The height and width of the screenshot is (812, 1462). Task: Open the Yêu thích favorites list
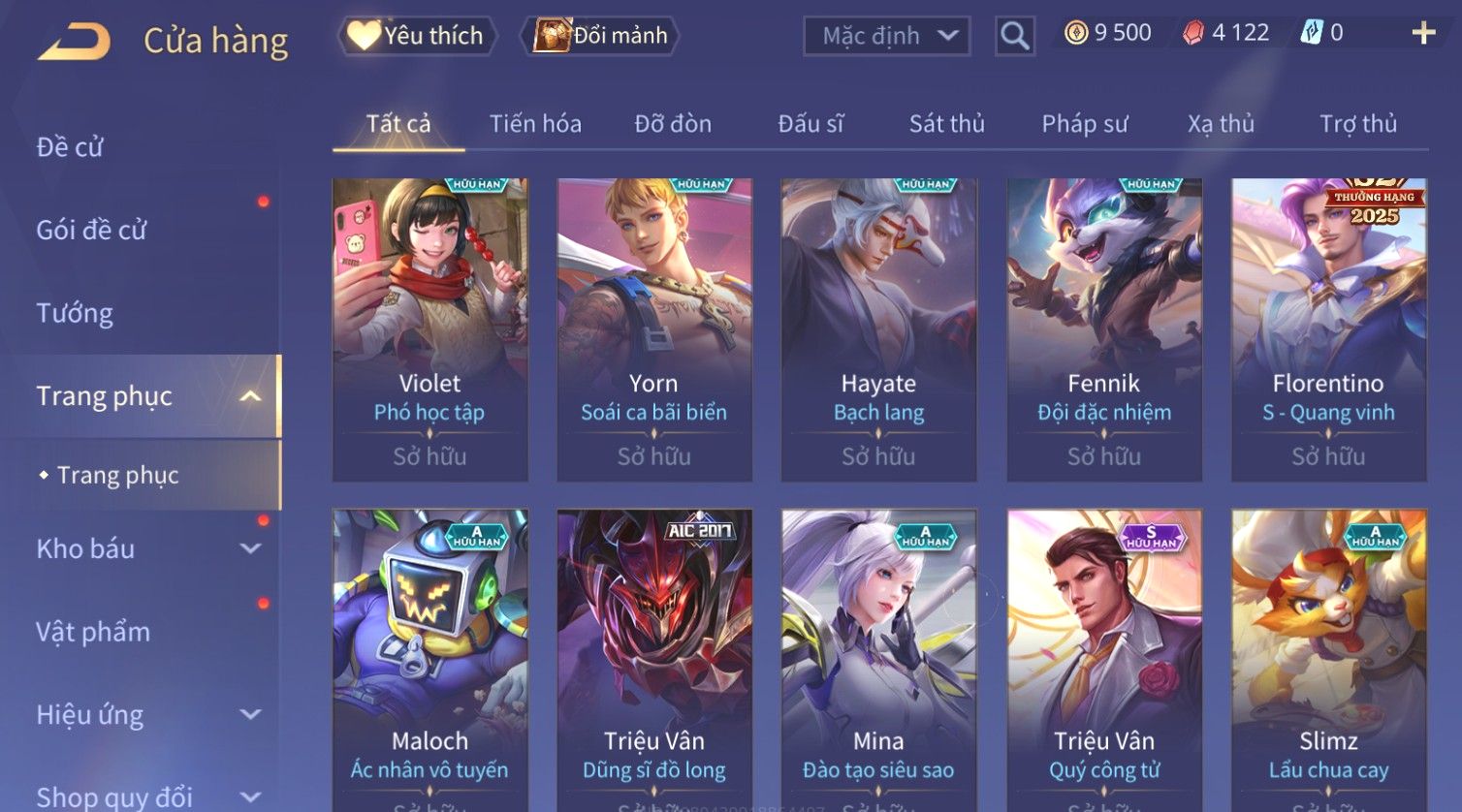tap(418, 36)
